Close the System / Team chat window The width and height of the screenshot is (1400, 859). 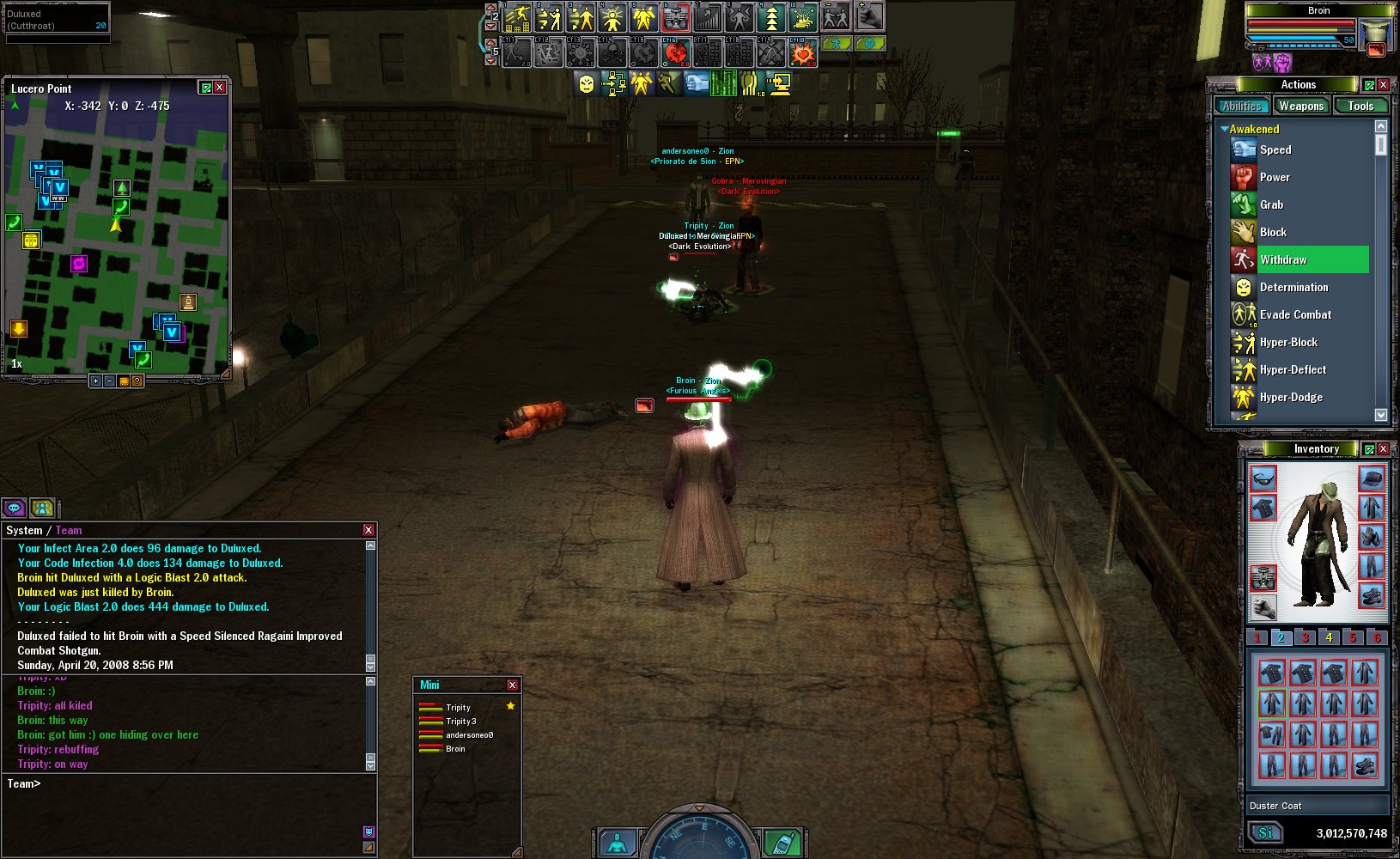coord(368,530)
